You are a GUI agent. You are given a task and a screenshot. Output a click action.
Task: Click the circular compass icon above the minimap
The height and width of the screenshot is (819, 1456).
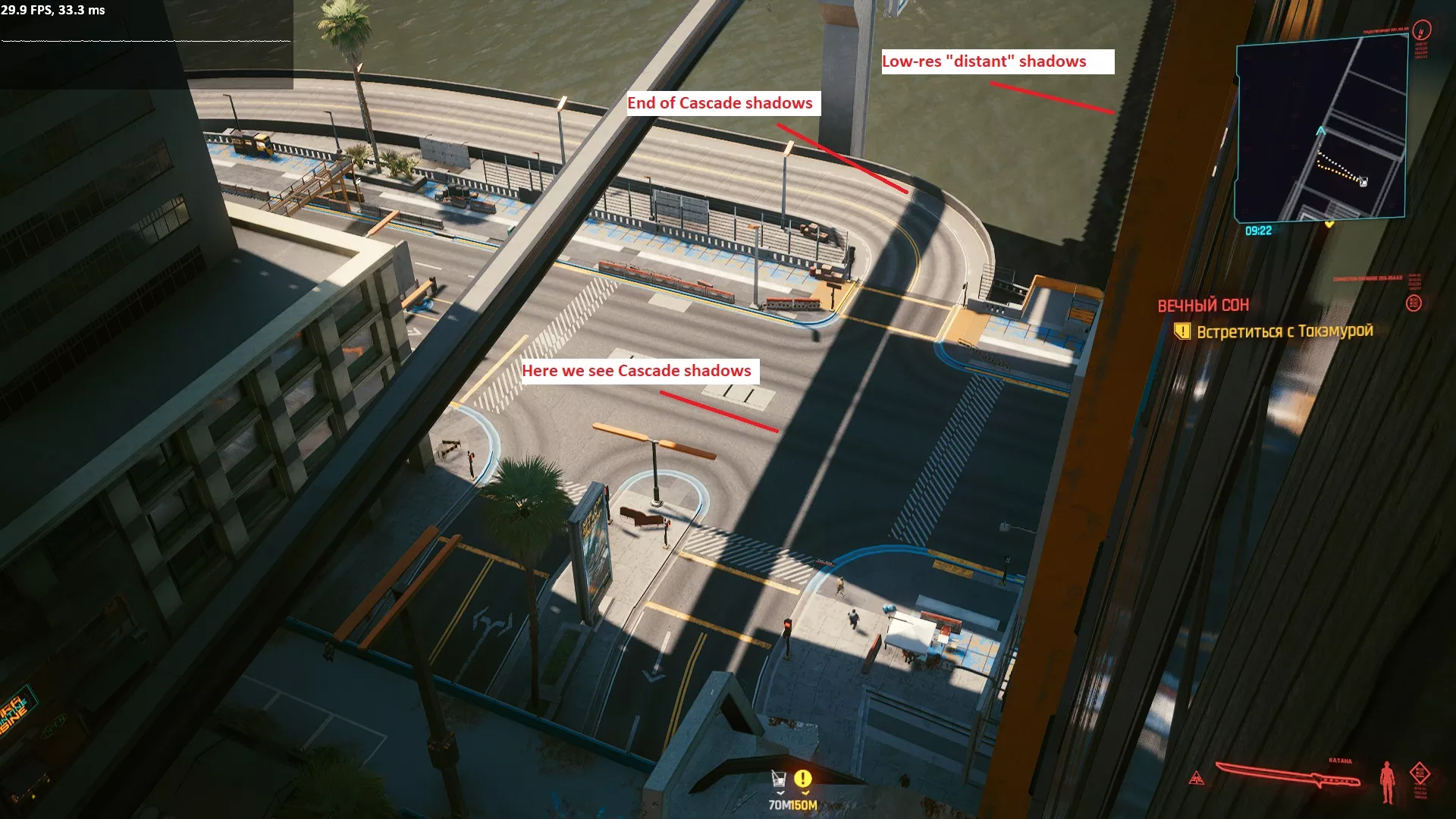click(1422, 30)
